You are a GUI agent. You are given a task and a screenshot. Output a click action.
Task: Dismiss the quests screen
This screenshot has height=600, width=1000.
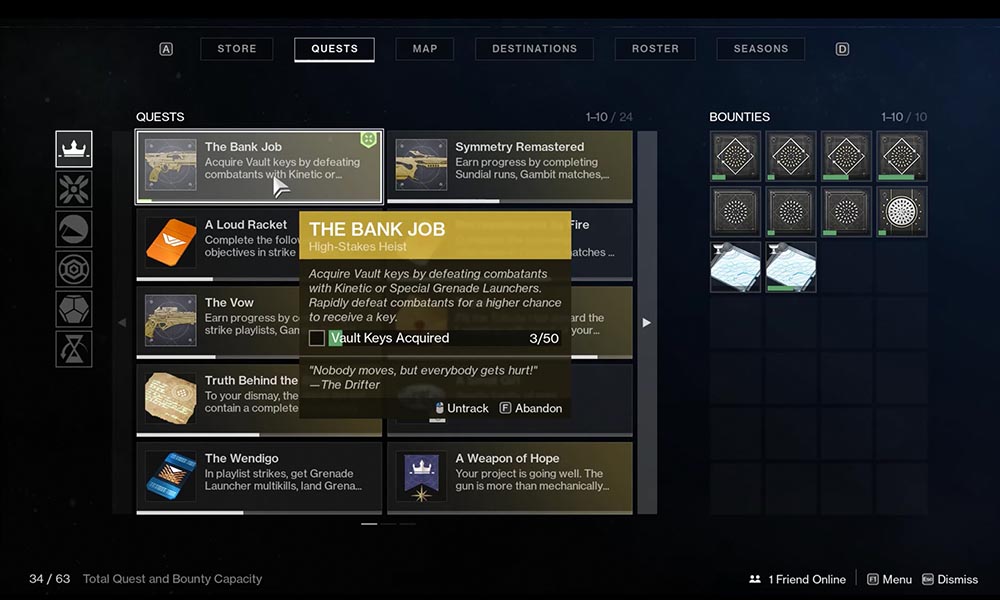[x=949, y=579]
